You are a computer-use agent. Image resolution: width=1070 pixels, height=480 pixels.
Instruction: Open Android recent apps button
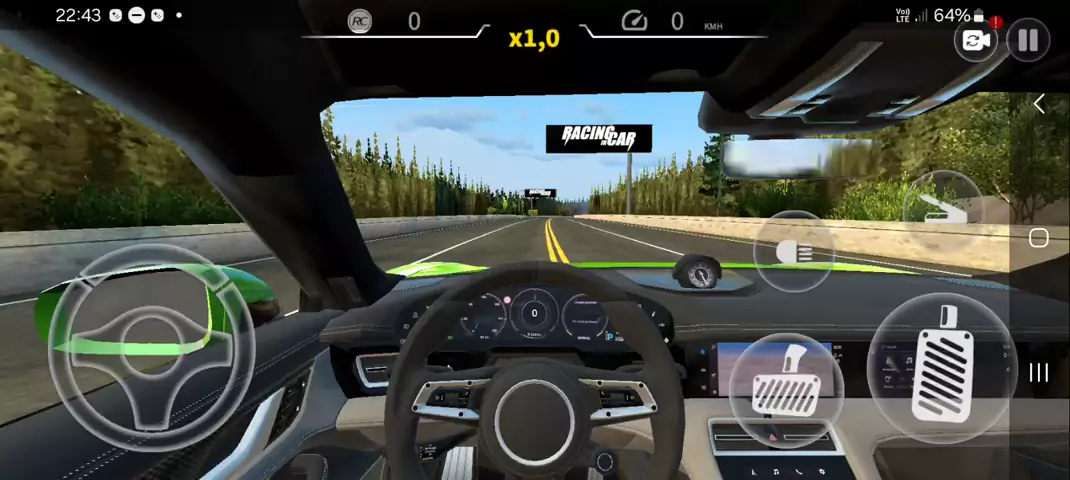click(1039, 372)
